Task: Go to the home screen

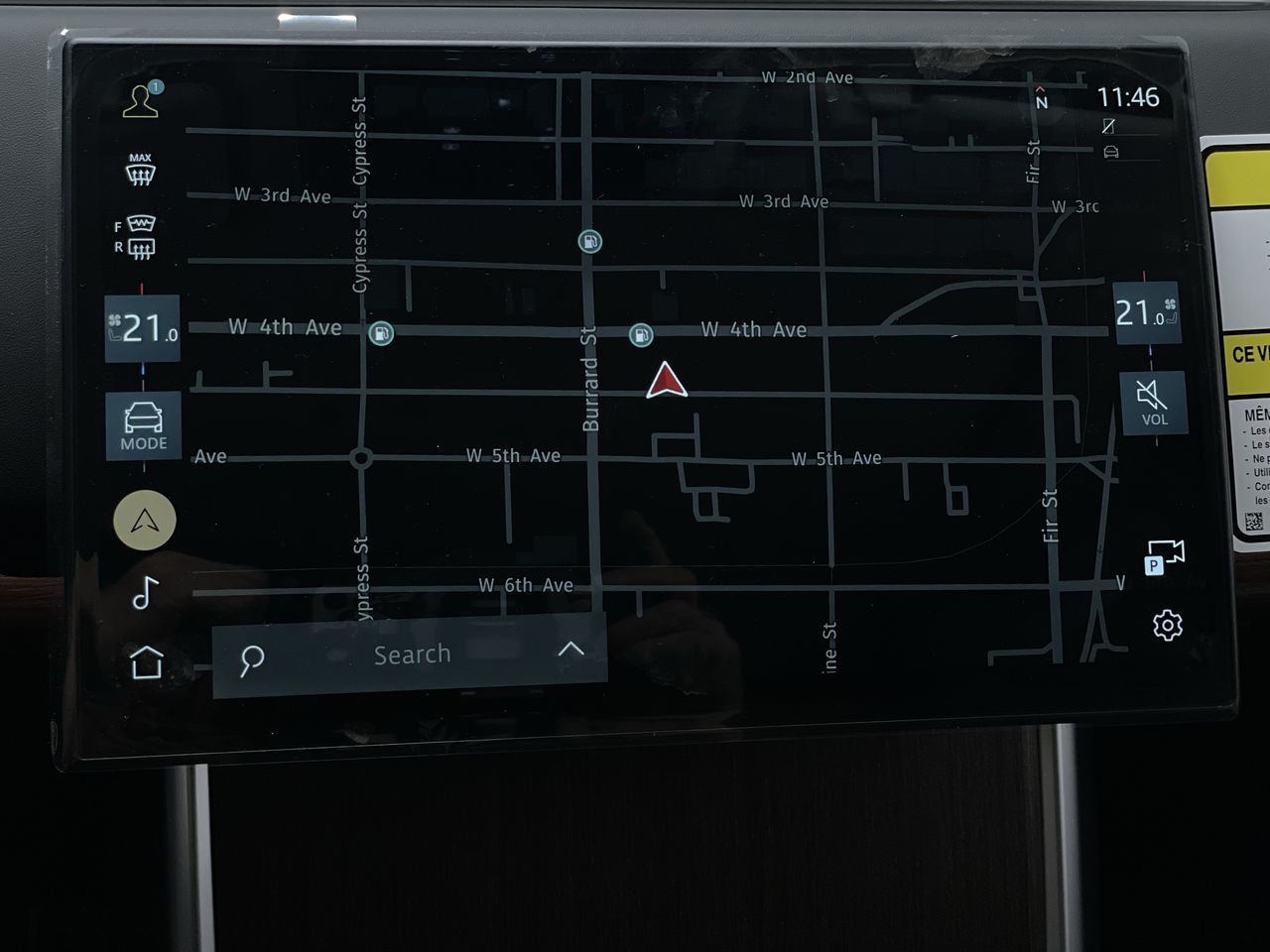Action: tap(147, 661)
